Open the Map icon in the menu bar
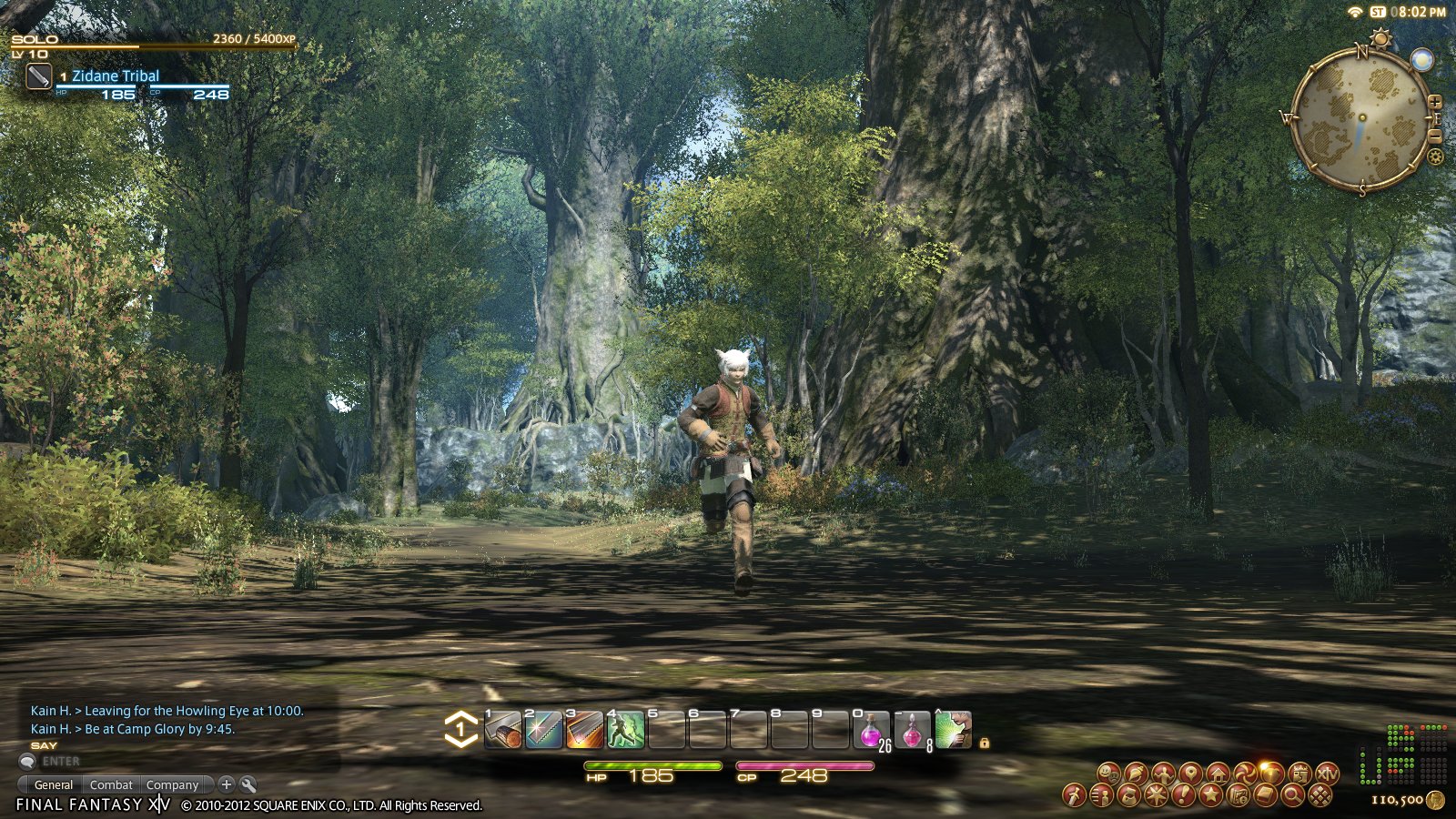The width and height of the screenshot is (1456, 819). tap(1190, 773)
